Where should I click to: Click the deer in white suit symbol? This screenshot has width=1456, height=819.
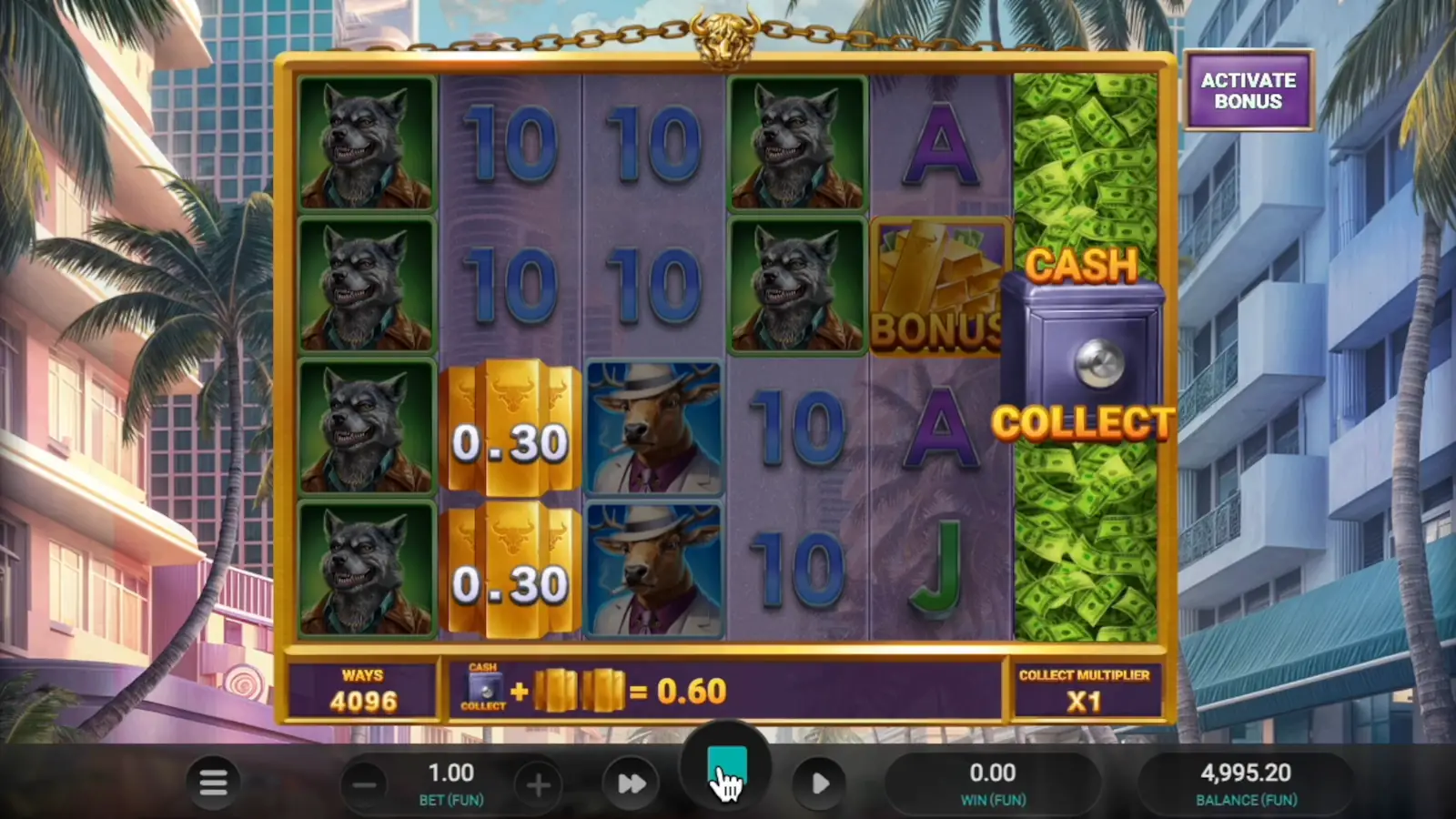(x=653, y=428)
